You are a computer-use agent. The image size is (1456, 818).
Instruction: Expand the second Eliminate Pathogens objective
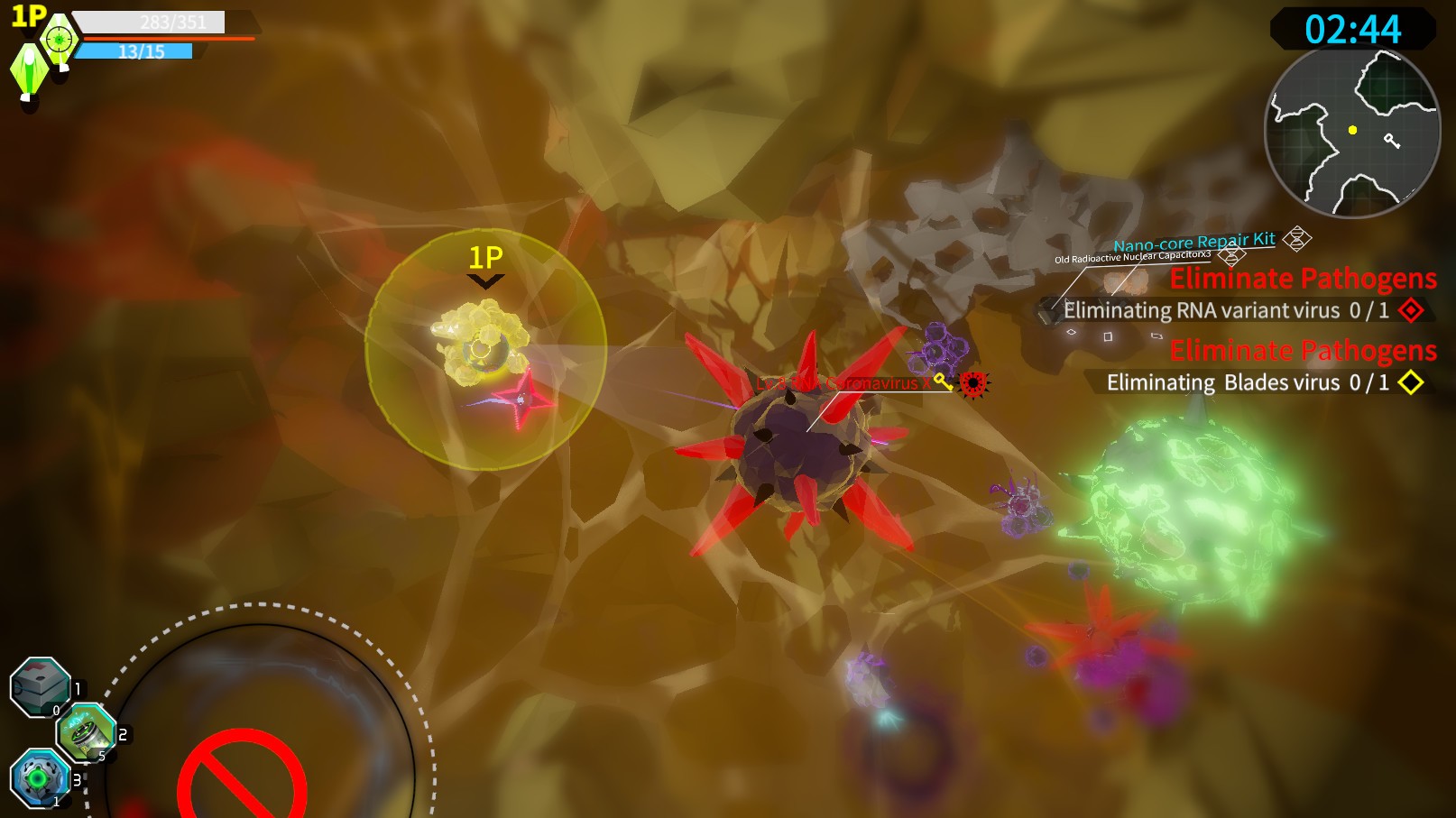point(1303,350)
